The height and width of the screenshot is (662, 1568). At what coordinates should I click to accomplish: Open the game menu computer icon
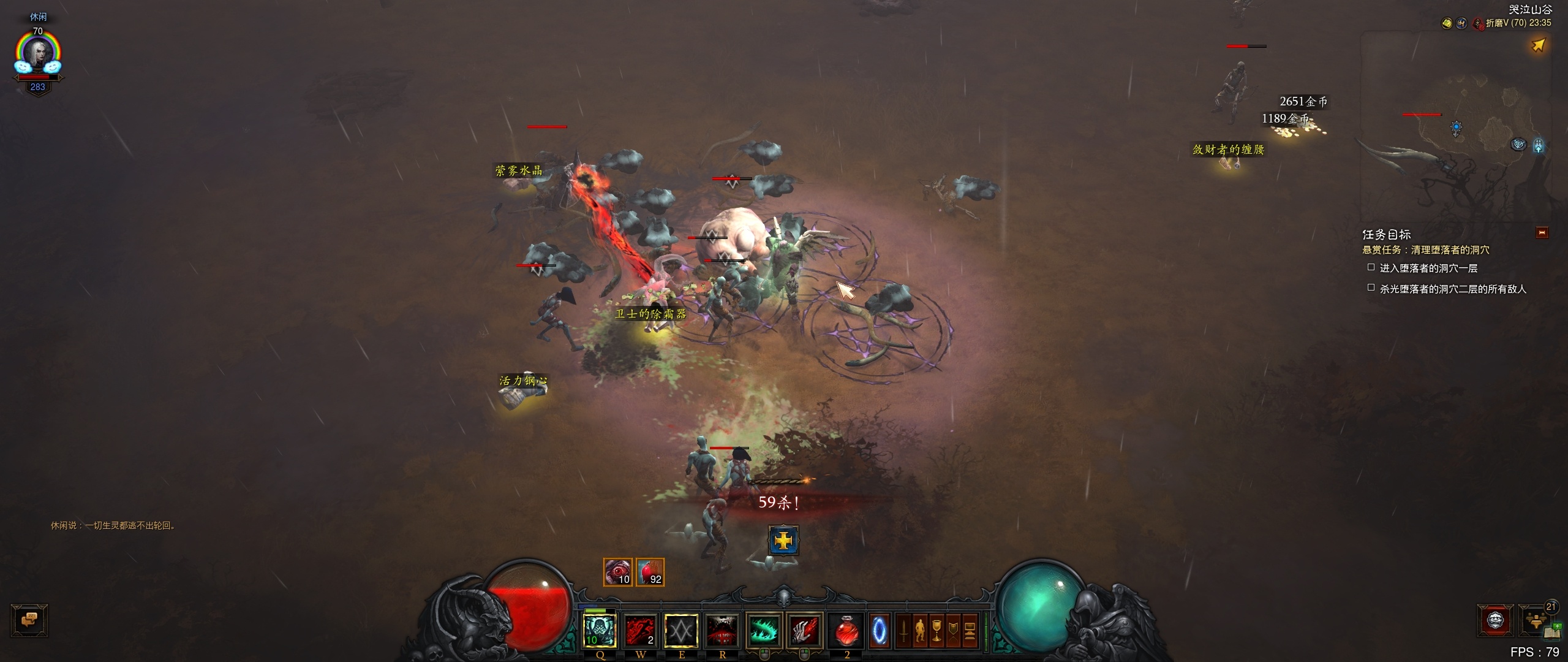970,631
